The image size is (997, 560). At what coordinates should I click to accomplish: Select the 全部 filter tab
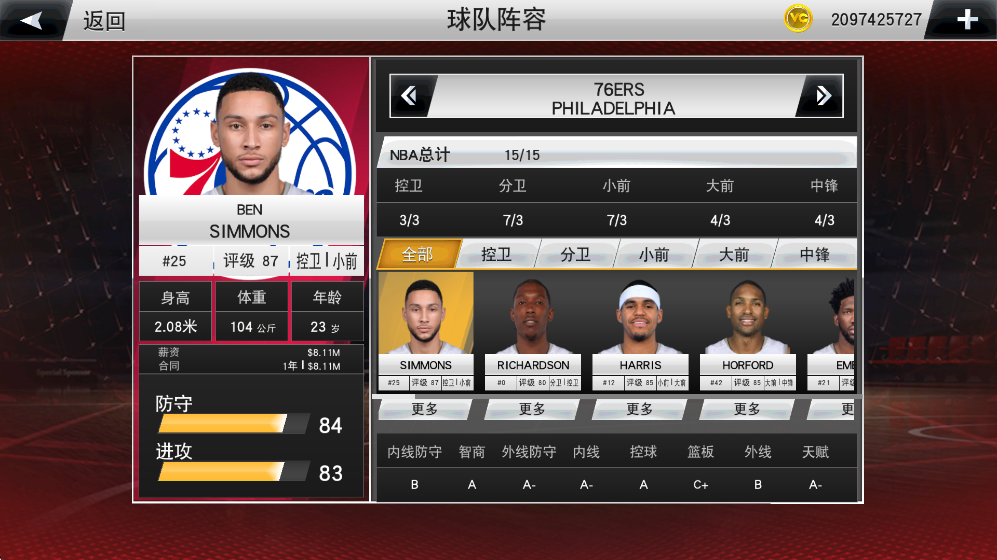[x=418, y=254]
